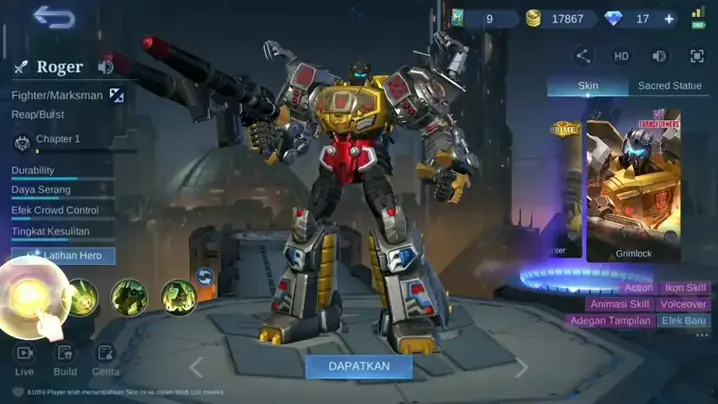The width and height of the screenshot is (718, 404).
Task: Activate the fullscreen view icon
Action: [697, 56]
